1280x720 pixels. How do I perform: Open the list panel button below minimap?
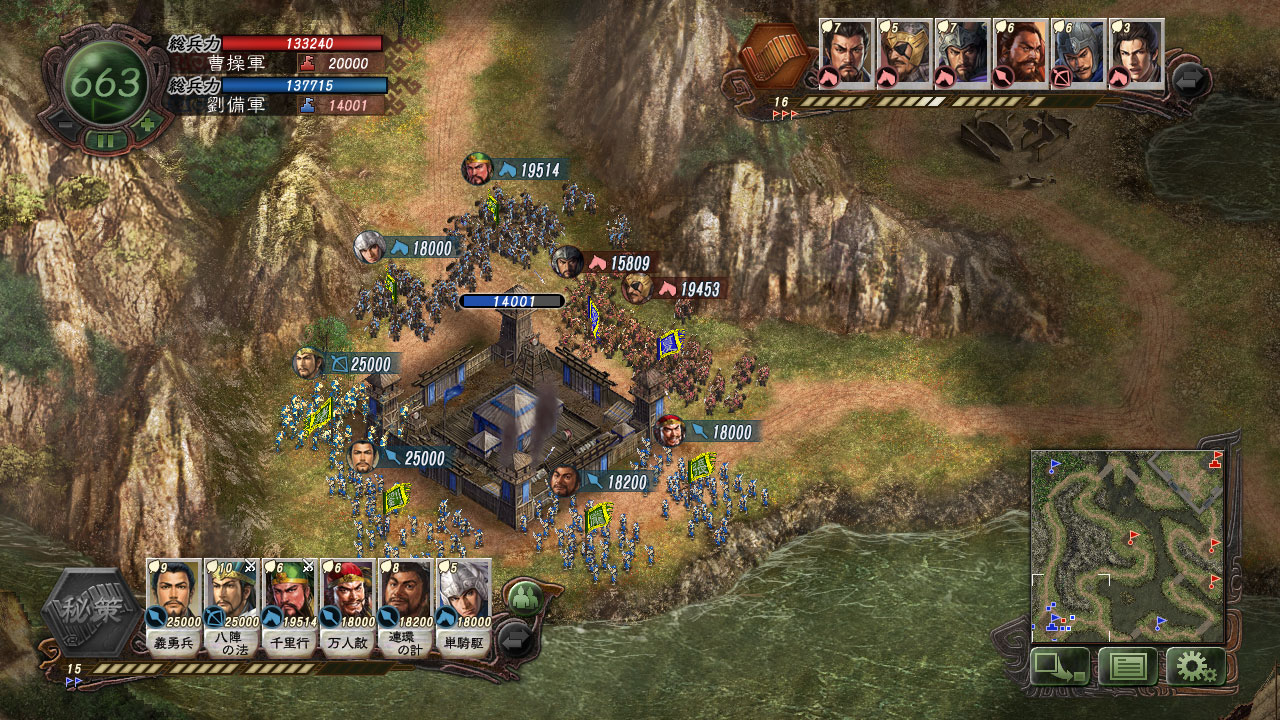(1128, 667)
